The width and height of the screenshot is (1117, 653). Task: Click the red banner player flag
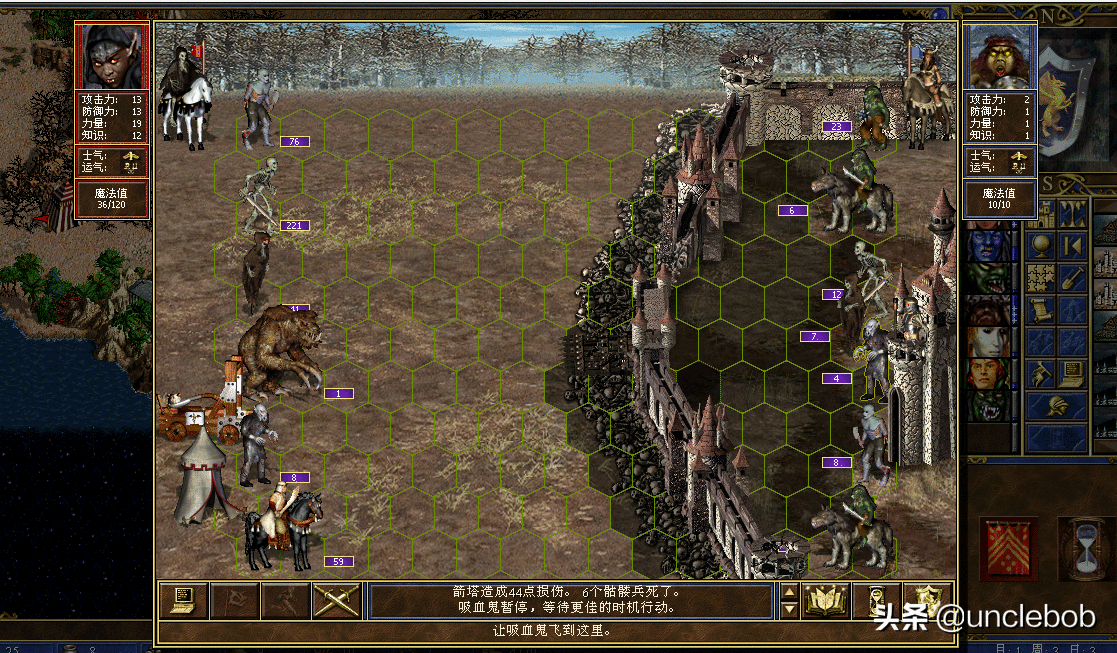pyautogui.click(x=1008, y=549)
